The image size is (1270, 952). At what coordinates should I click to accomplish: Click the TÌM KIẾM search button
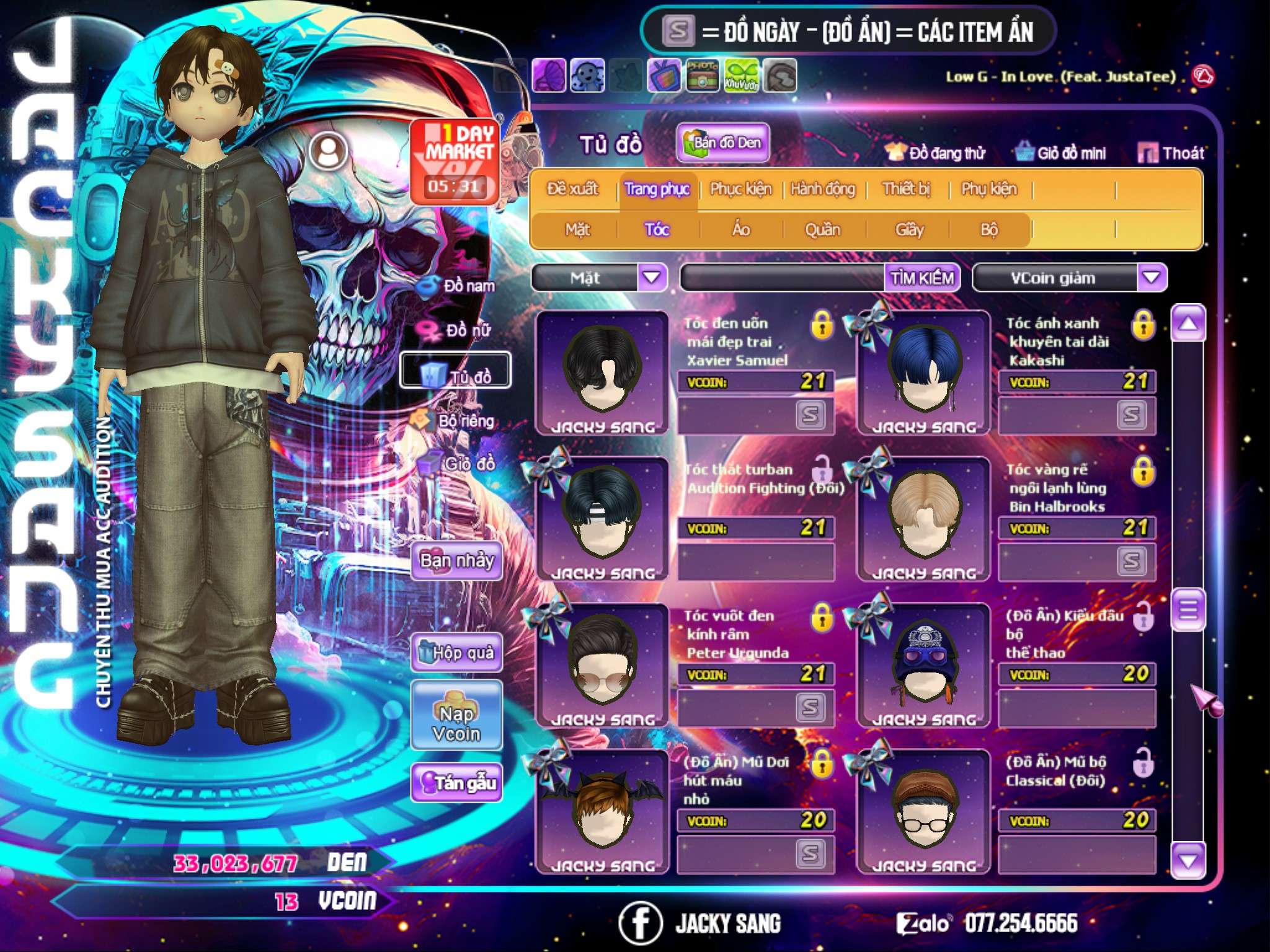[x=921, y=278]
